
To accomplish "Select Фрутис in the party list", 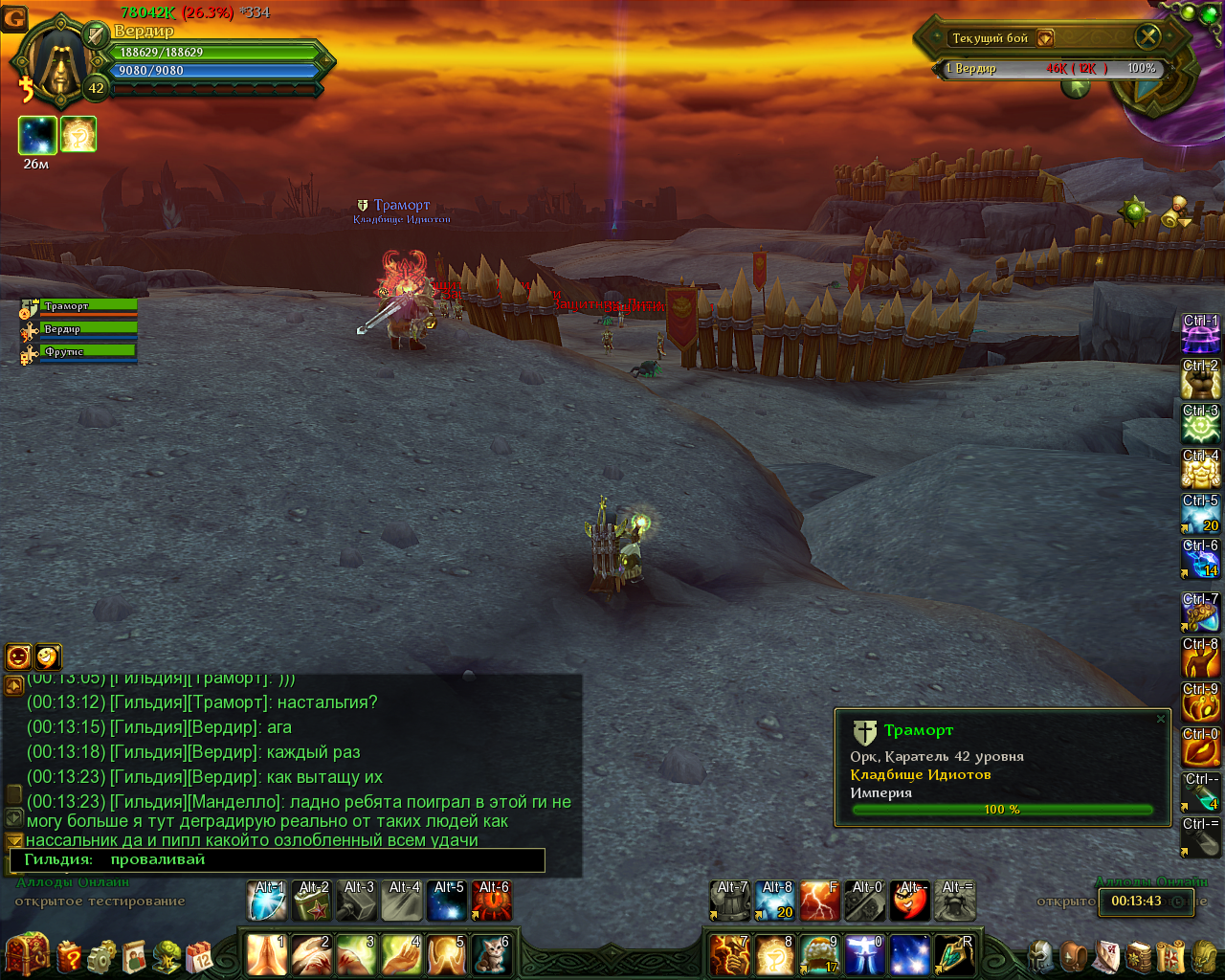I will click(88, 352).
